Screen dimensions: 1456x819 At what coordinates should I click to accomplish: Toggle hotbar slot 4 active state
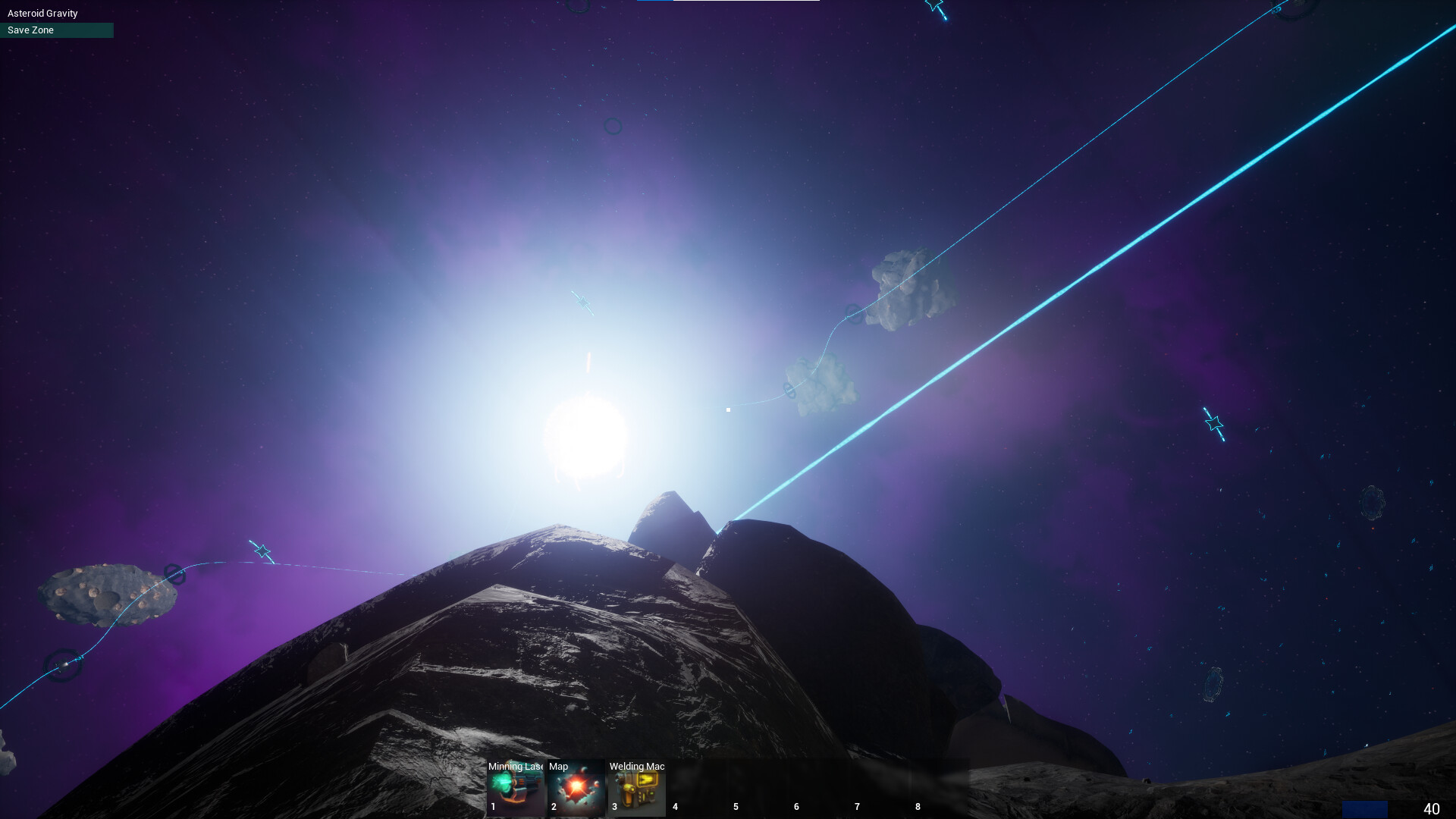tap(698, 789)
